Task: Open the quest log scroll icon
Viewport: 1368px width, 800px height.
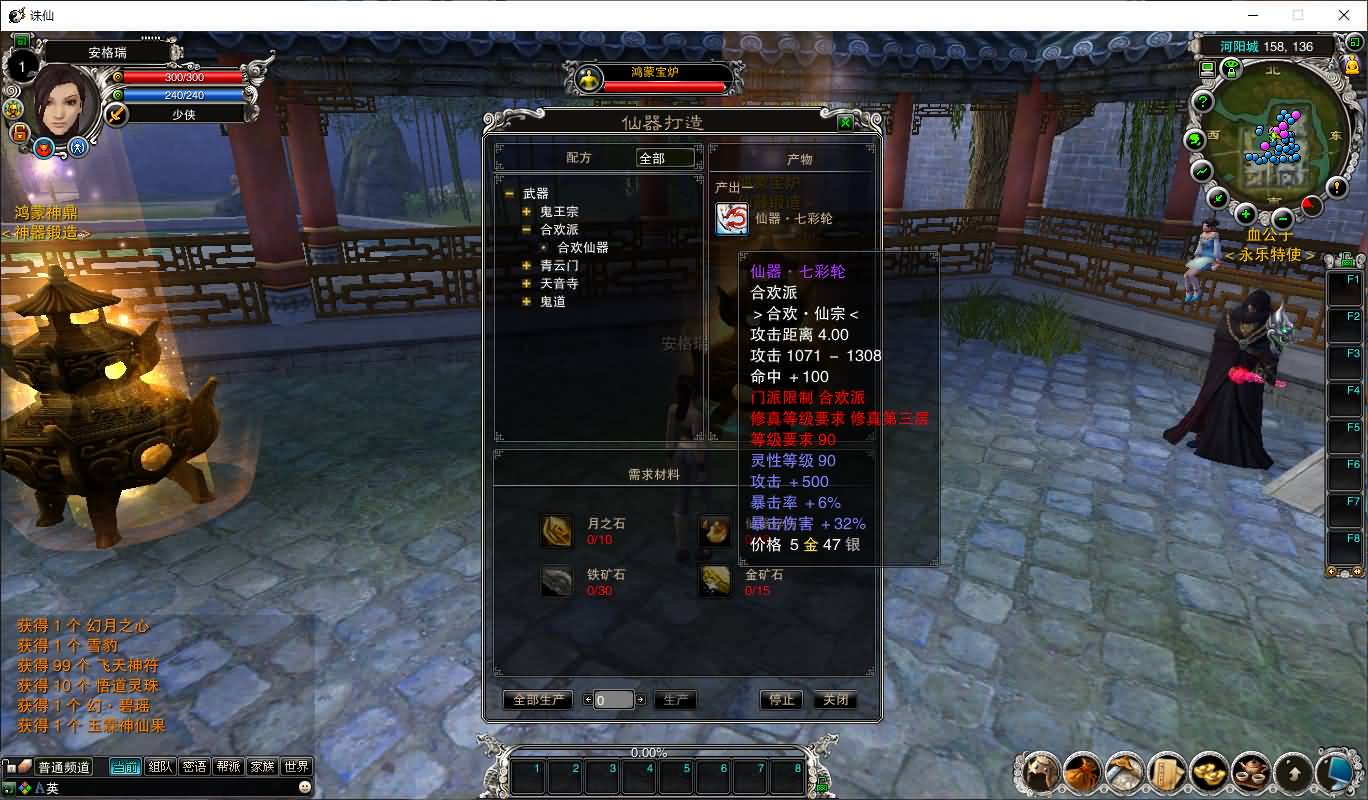Action: [x=1164, y=773]
